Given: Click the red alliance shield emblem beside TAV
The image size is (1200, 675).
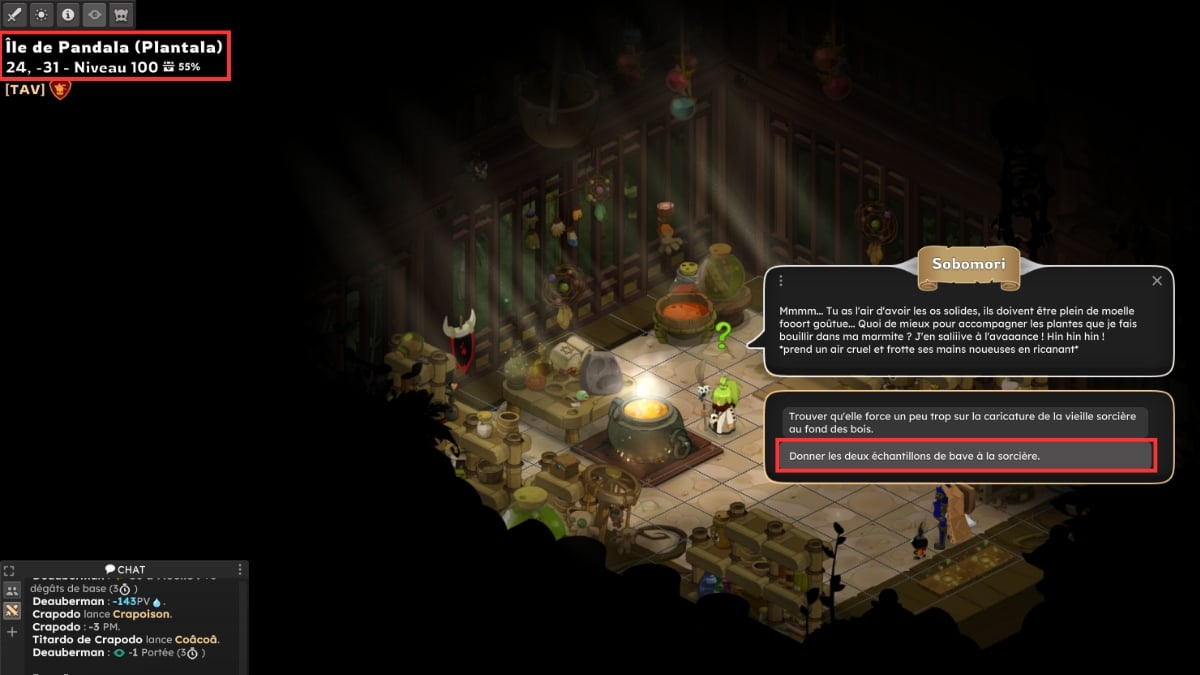Looking at the screenshot, I should [x=61, y=90].
